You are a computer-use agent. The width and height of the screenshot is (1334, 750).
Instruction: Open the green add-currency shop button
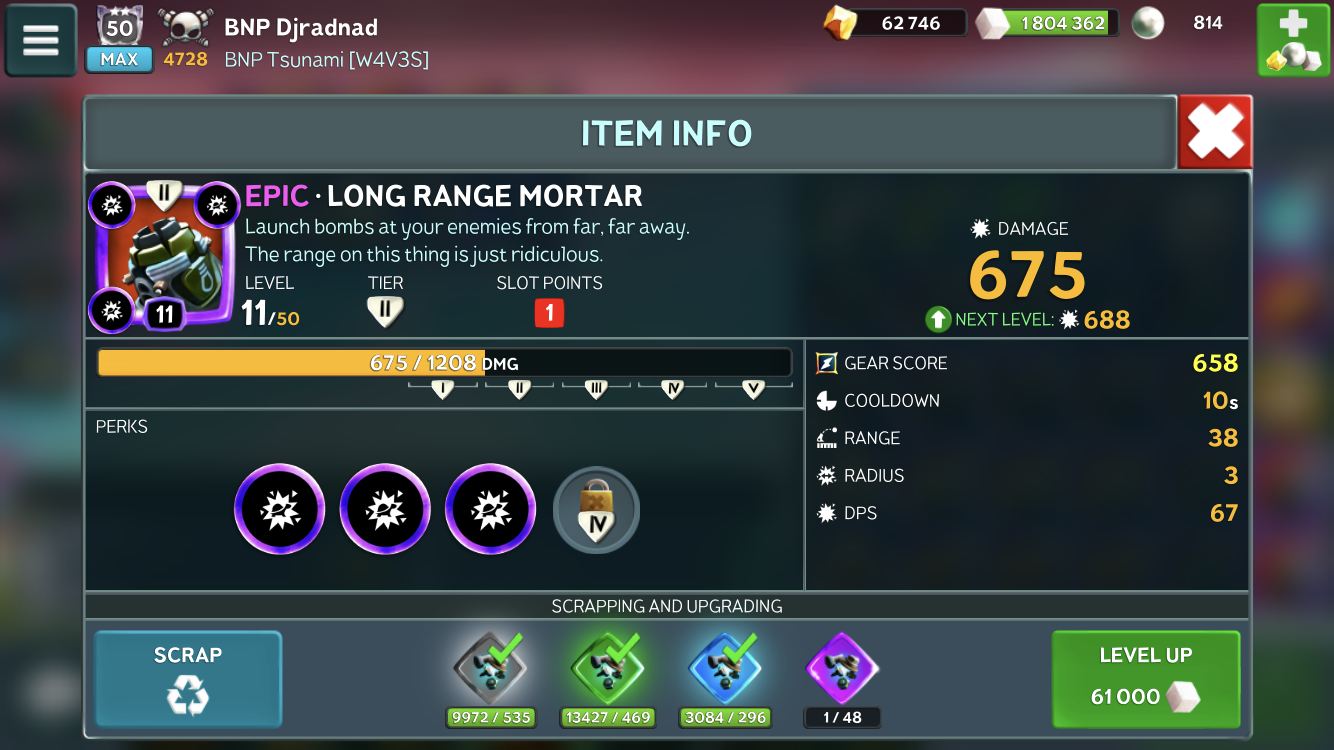(1292, 40)
